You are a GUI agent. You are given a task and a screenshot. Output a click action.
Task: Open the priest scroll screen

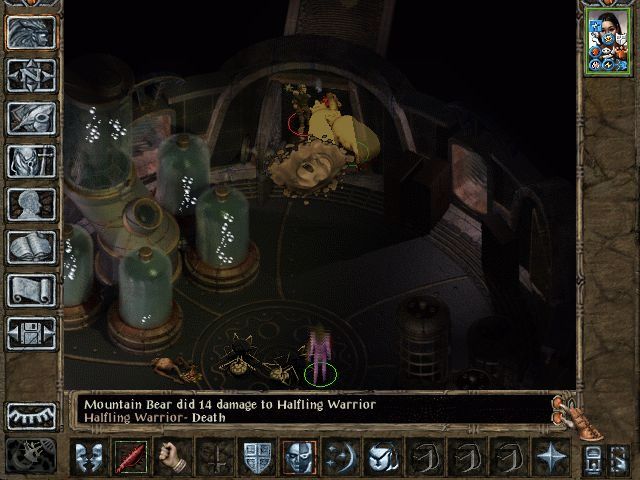click(31, 289)
